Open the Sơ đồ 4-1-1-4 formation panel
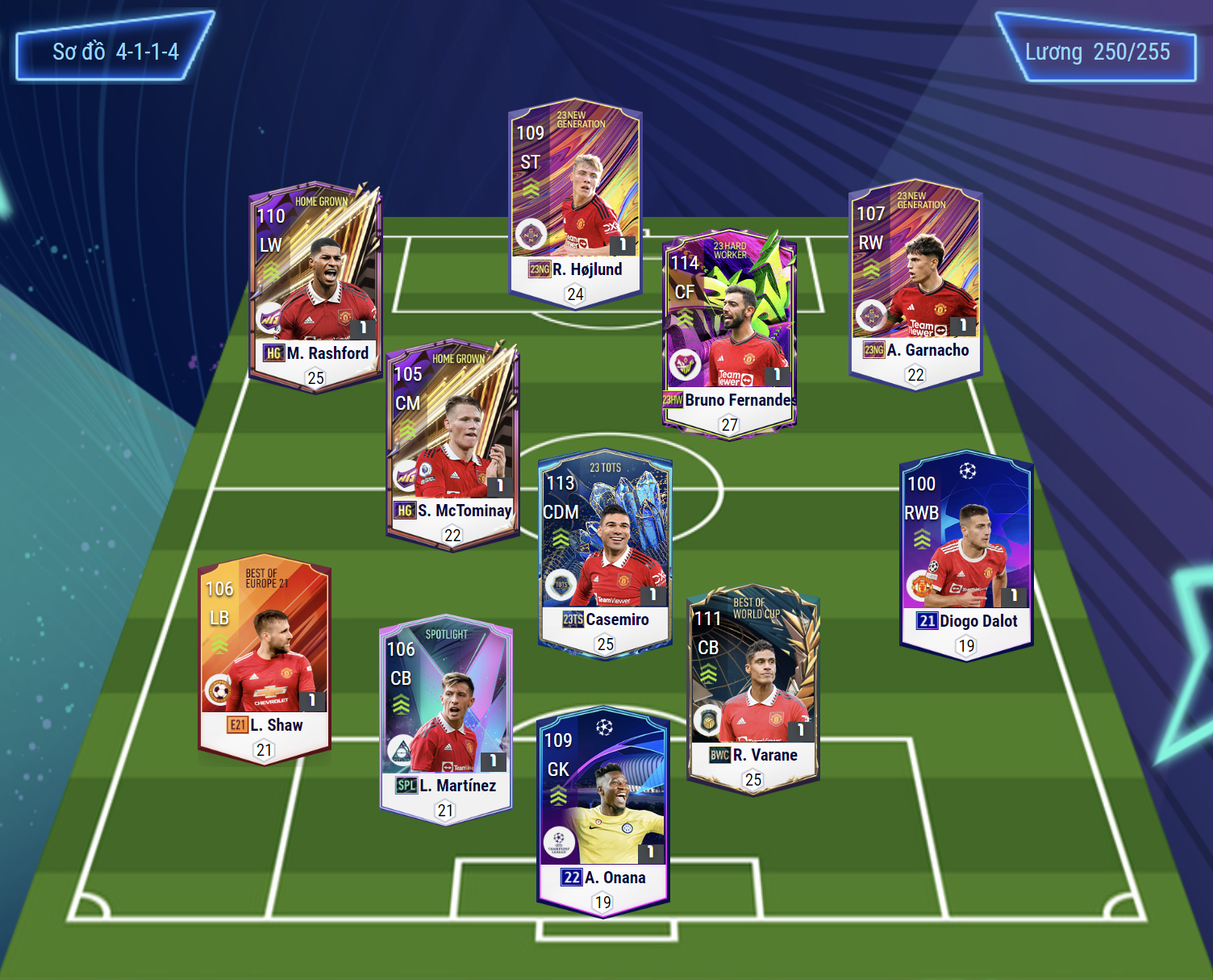 tap(115, 52)
